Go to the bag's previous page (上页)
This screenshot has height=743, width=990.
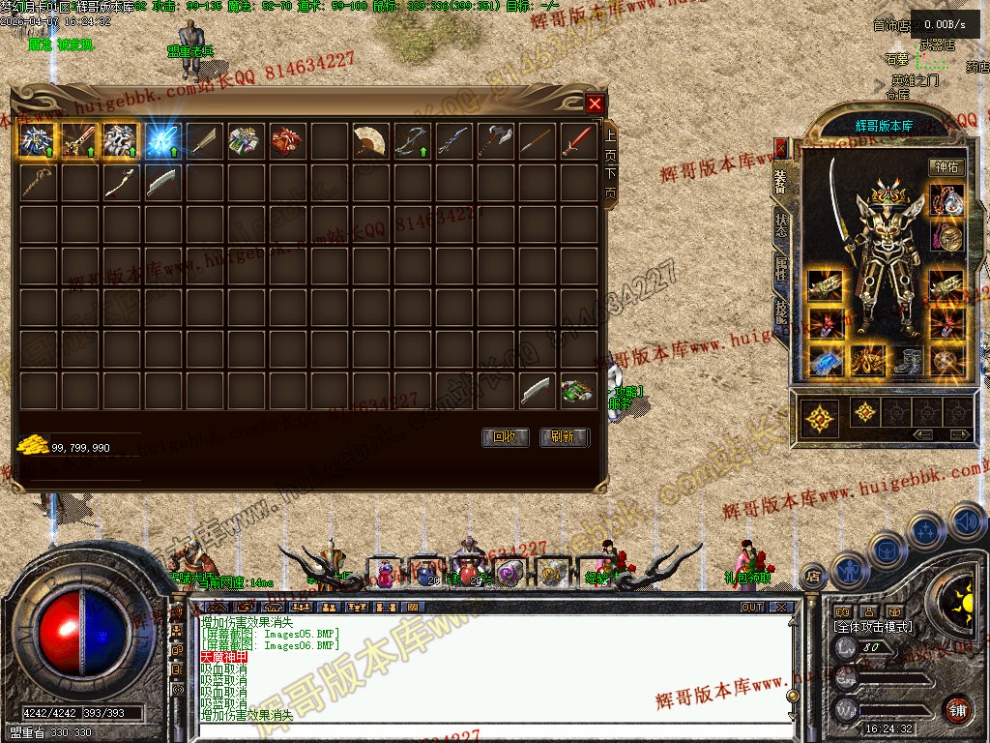pyautogui.click(x=610, y=144)
